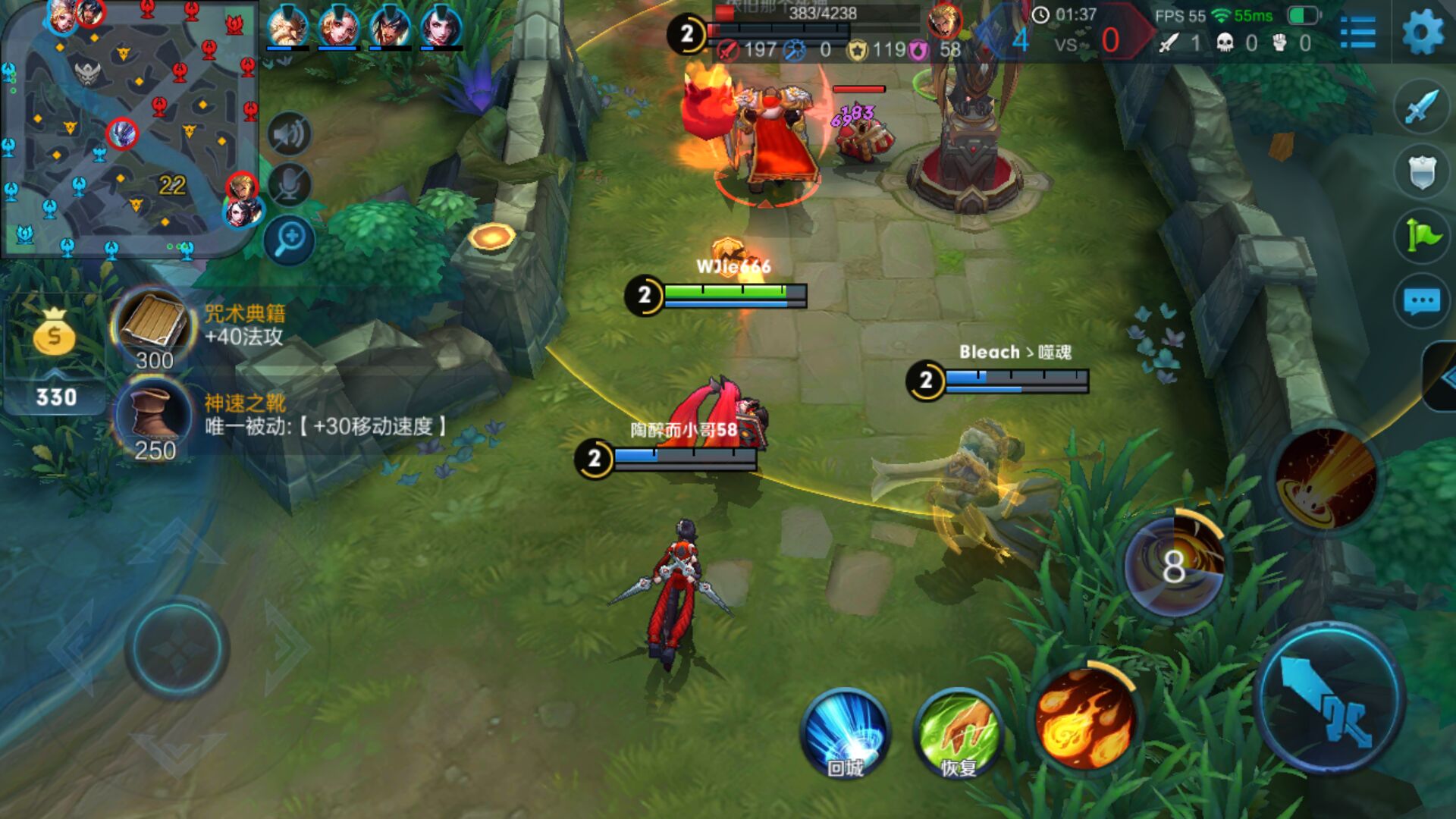
Task: Open the chat bubble quick messages
Action: point(1421,301)
